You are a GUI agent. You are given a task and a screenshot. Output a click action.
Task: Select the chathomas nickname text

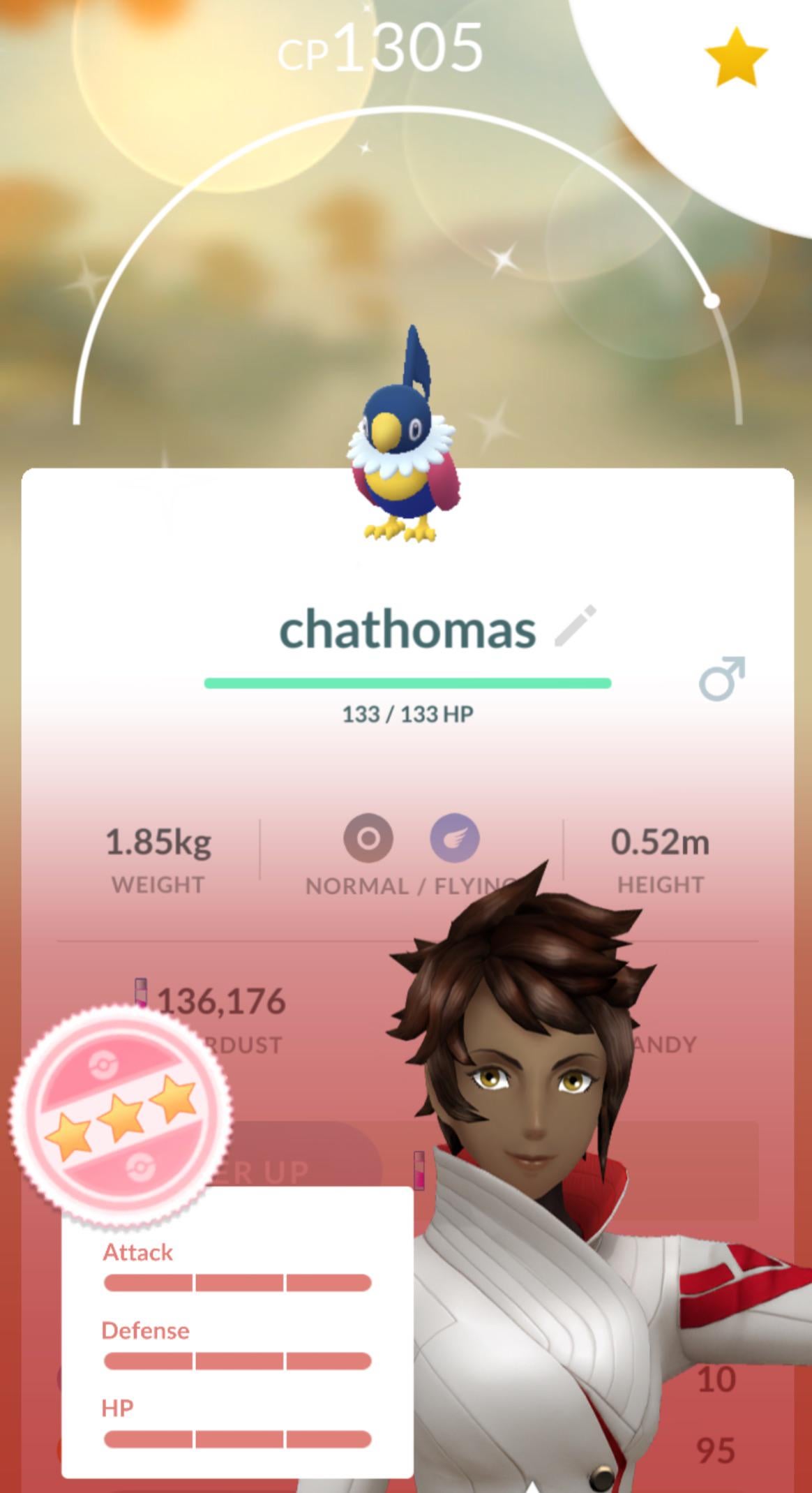(407, 629)
